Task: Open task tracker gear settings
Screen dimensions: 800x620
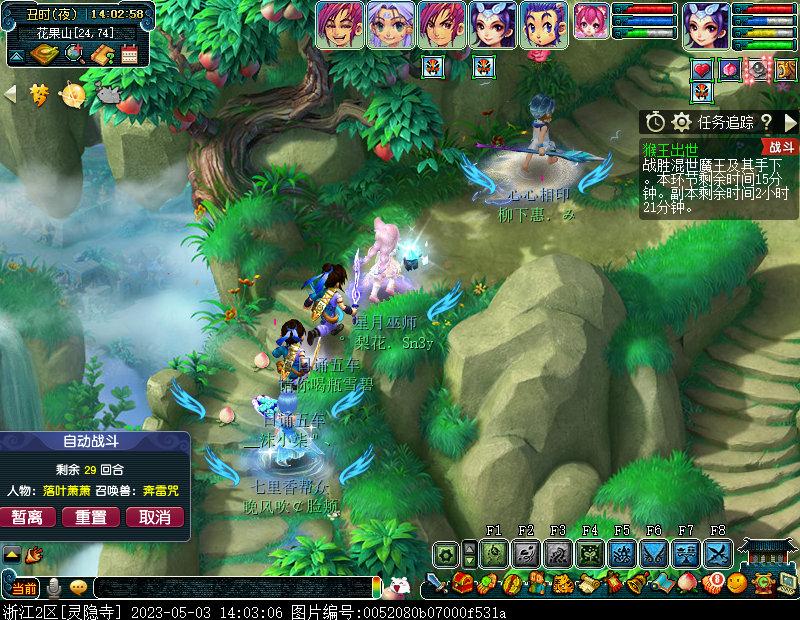Action: (682, 122)
